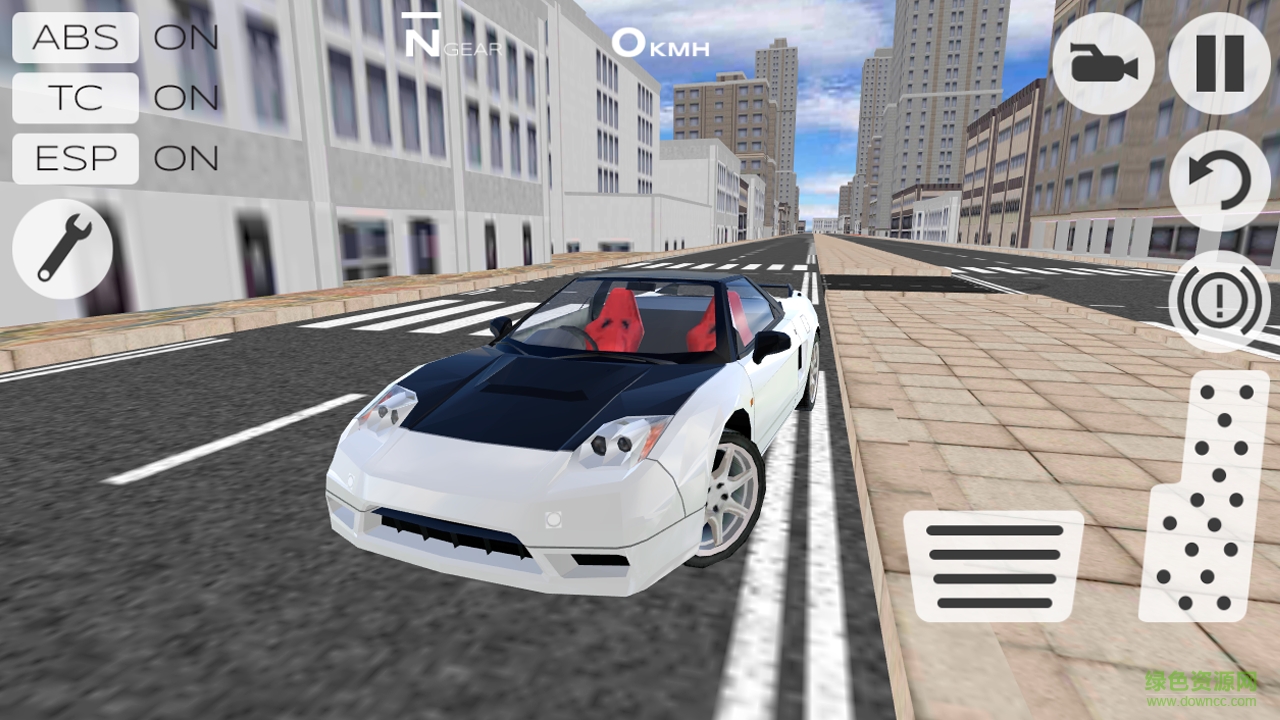
Task: Click the ON label next to ESP
Action: 188,158
